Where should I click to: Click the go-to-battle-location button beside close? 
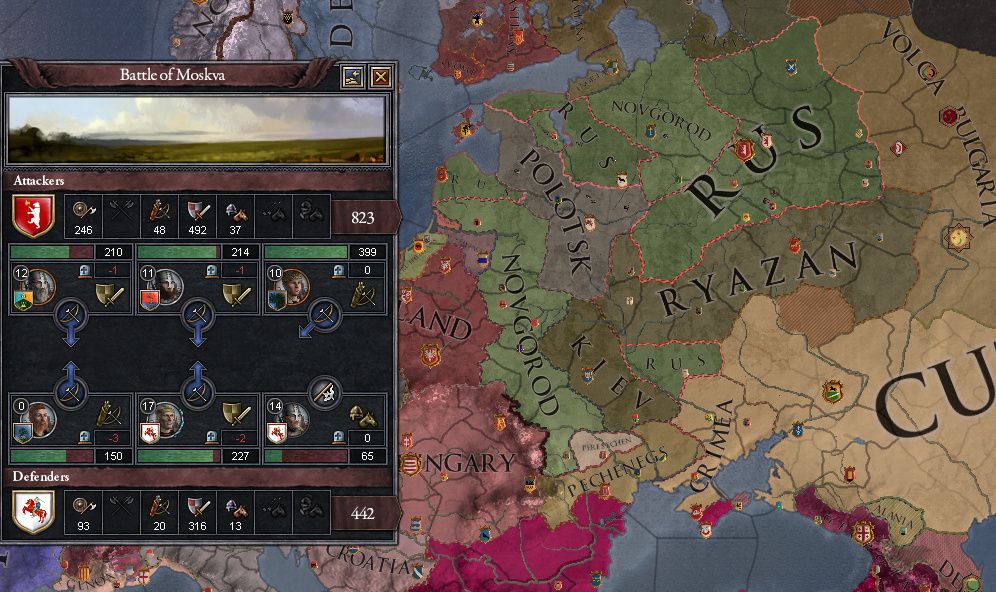[351, 77]
